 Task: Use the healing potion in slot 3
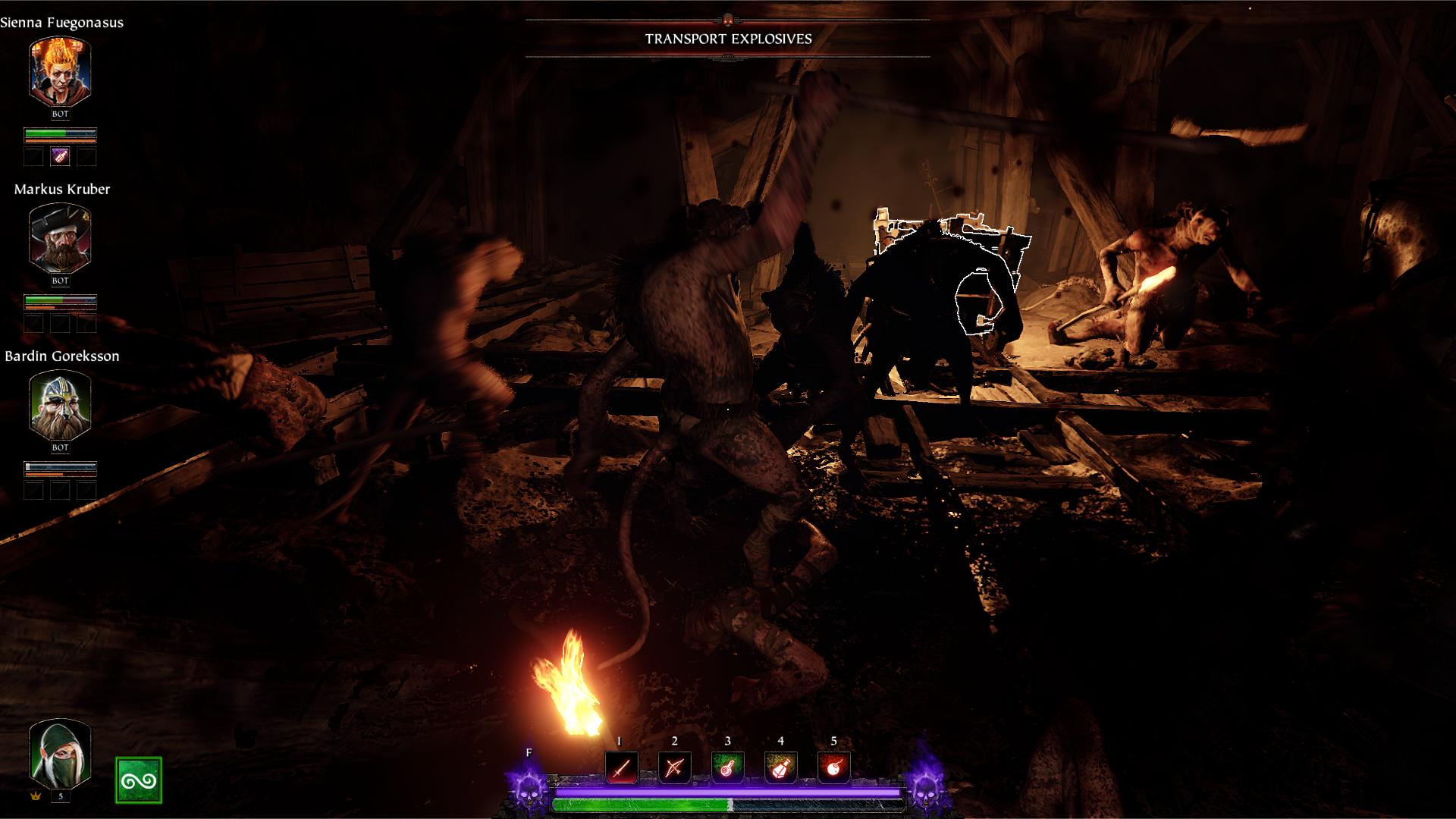coord(727,768)
